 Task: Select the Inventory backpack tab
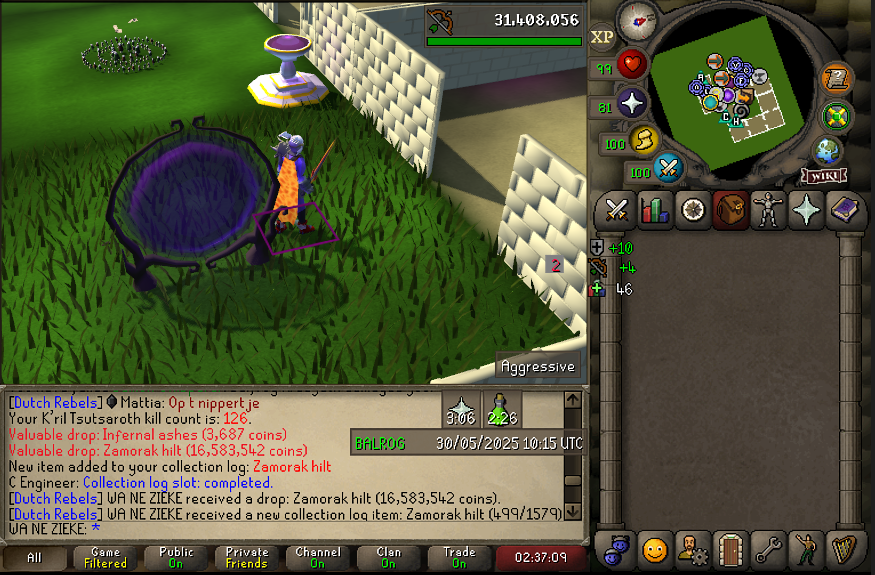pos(729,210)
